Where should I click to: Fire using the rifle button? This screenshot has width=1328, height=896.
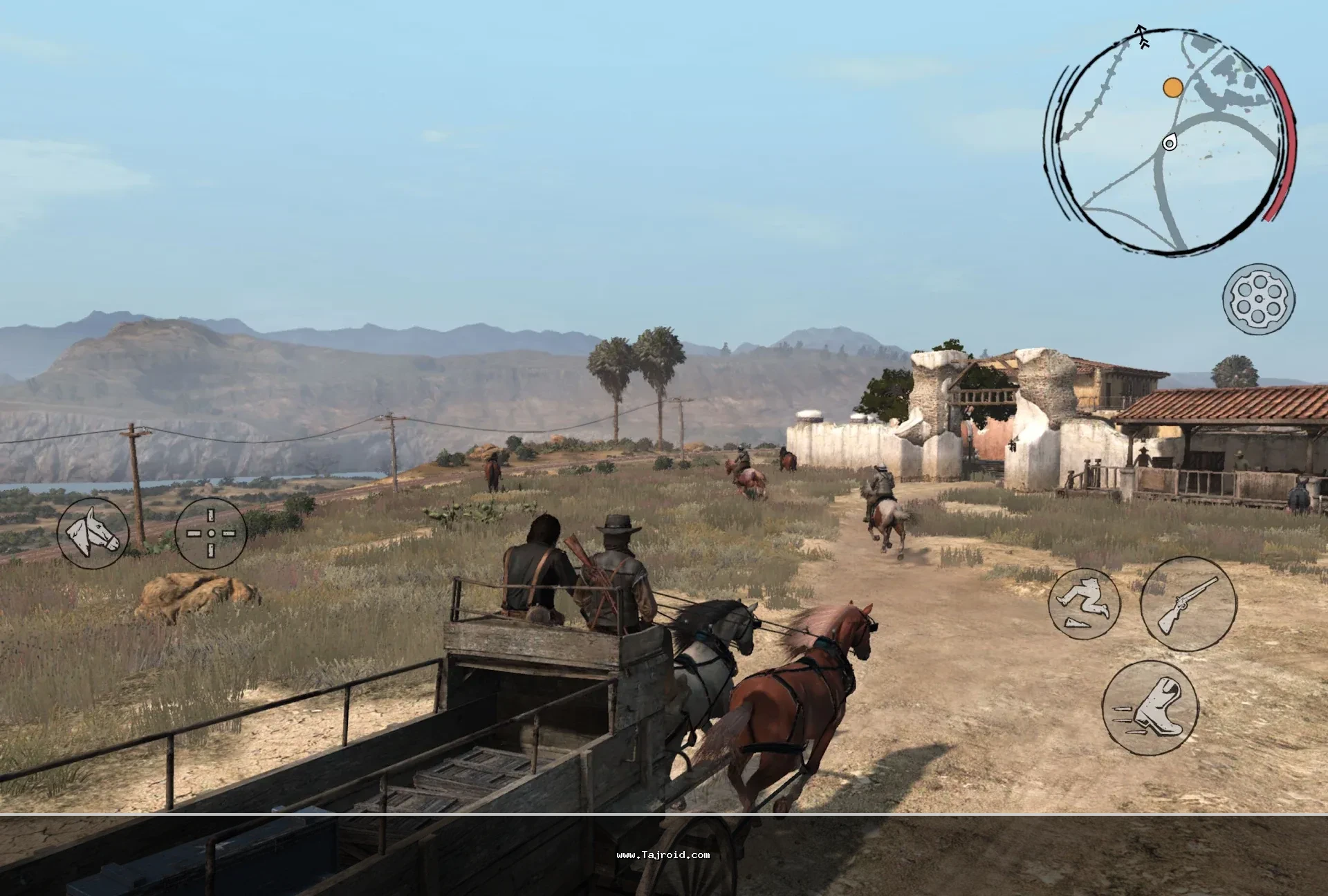tap(1188, 604)
